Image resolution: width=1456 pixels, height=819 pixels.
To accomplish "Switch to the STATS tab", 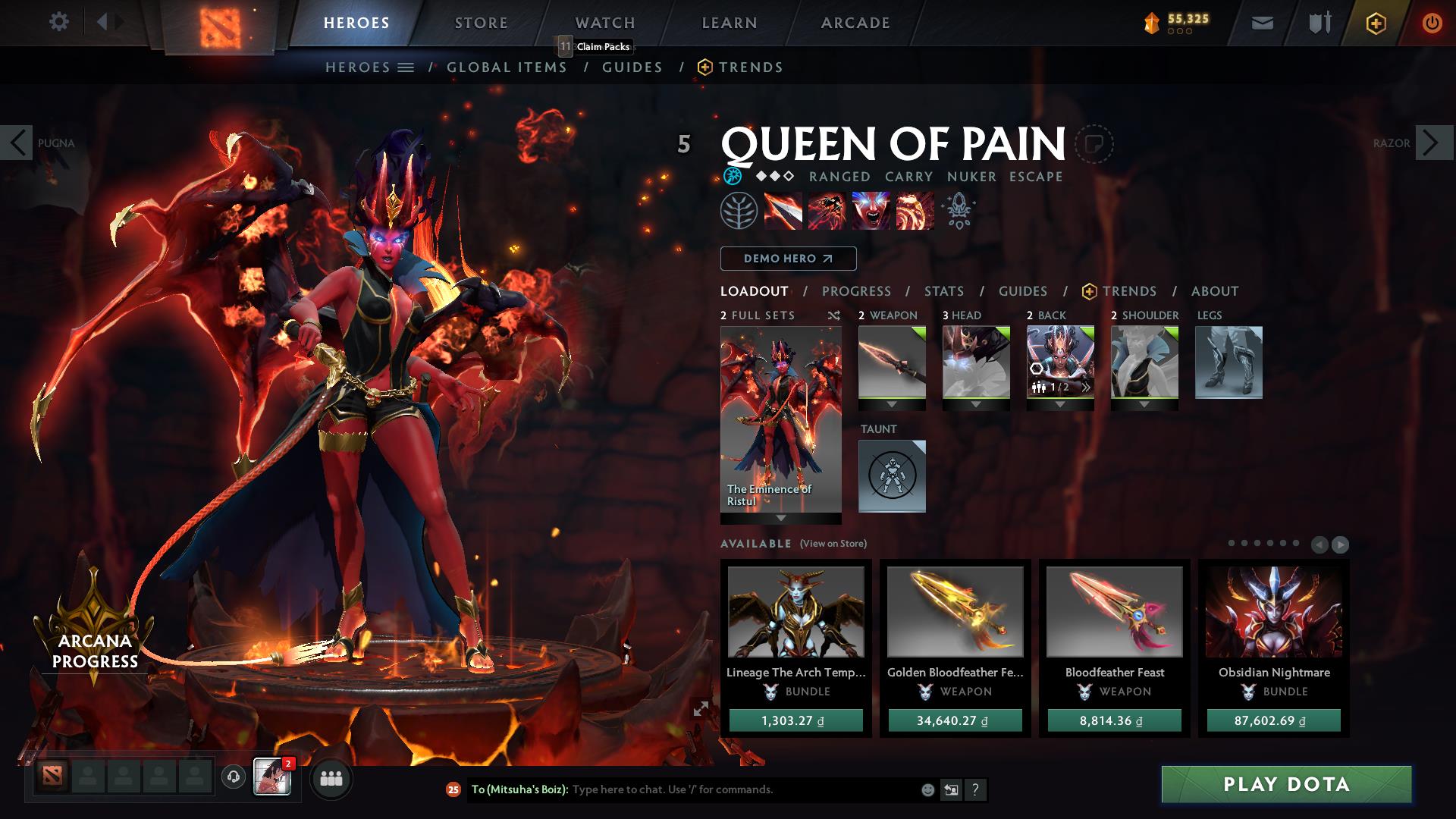I will [943, 290].
